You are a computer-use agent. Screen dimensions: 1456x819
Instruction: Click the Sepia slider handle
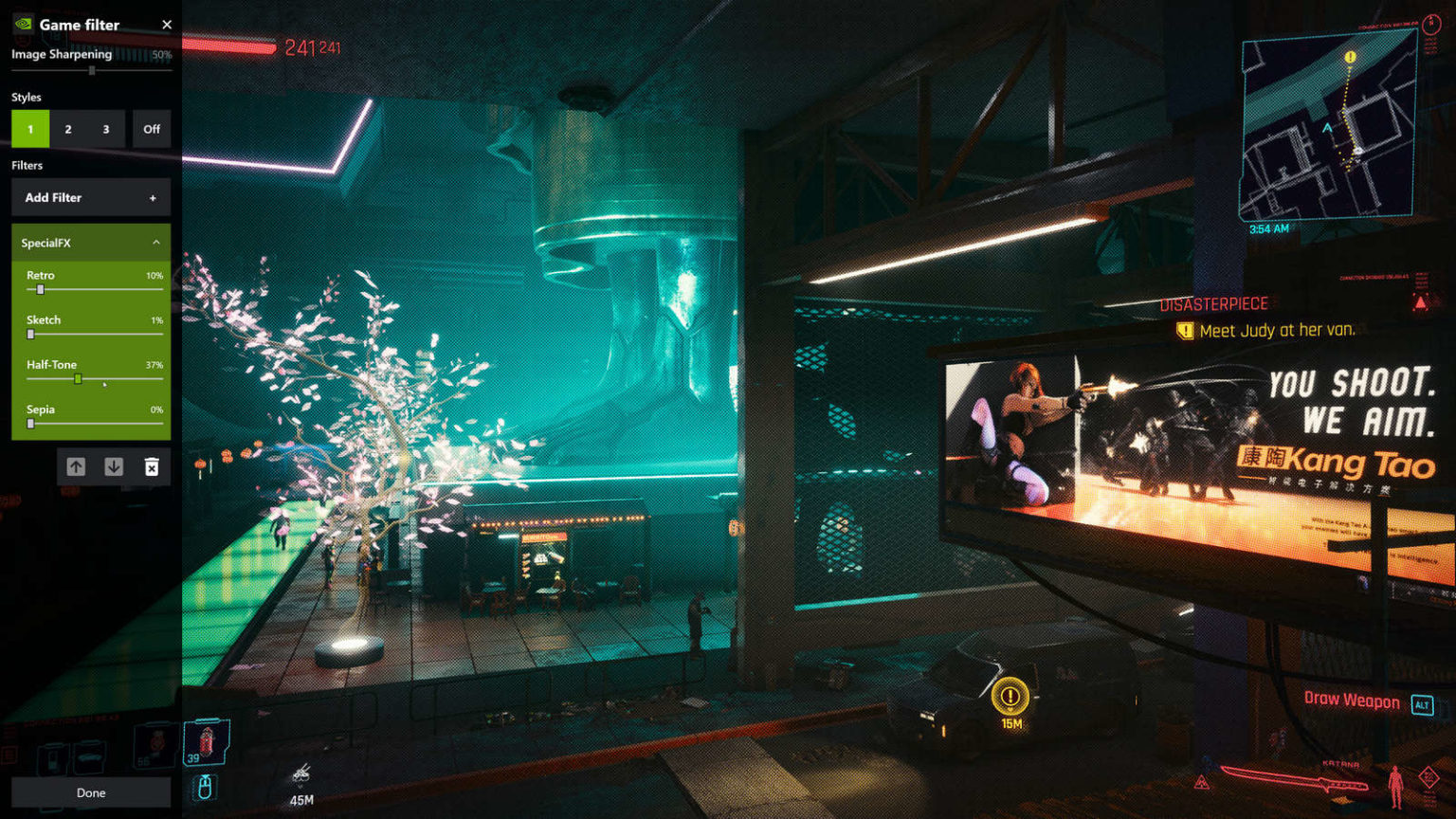[30, 424]
